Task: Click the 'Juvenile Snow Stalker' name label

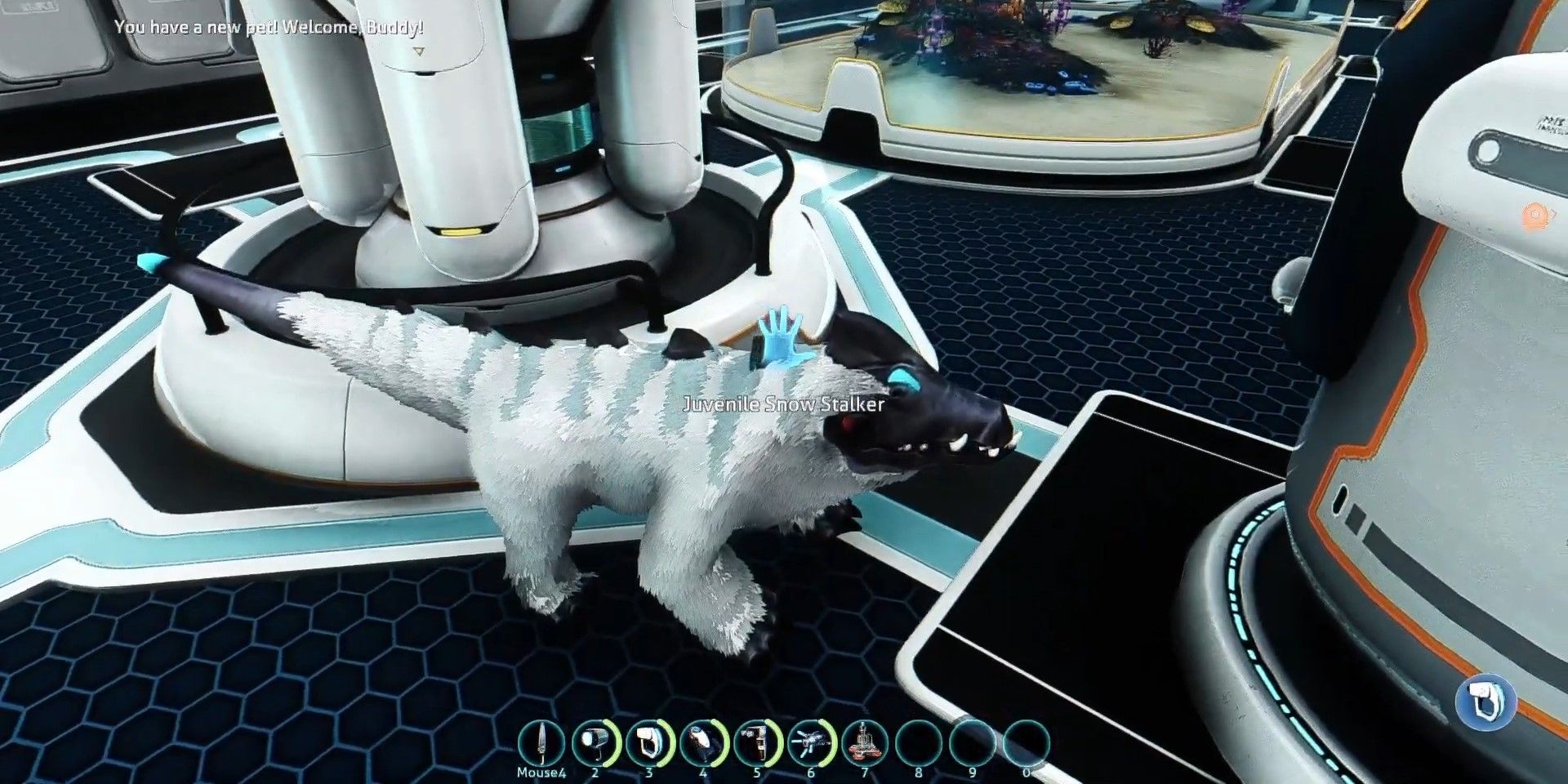Action: (x=783, y=403)
